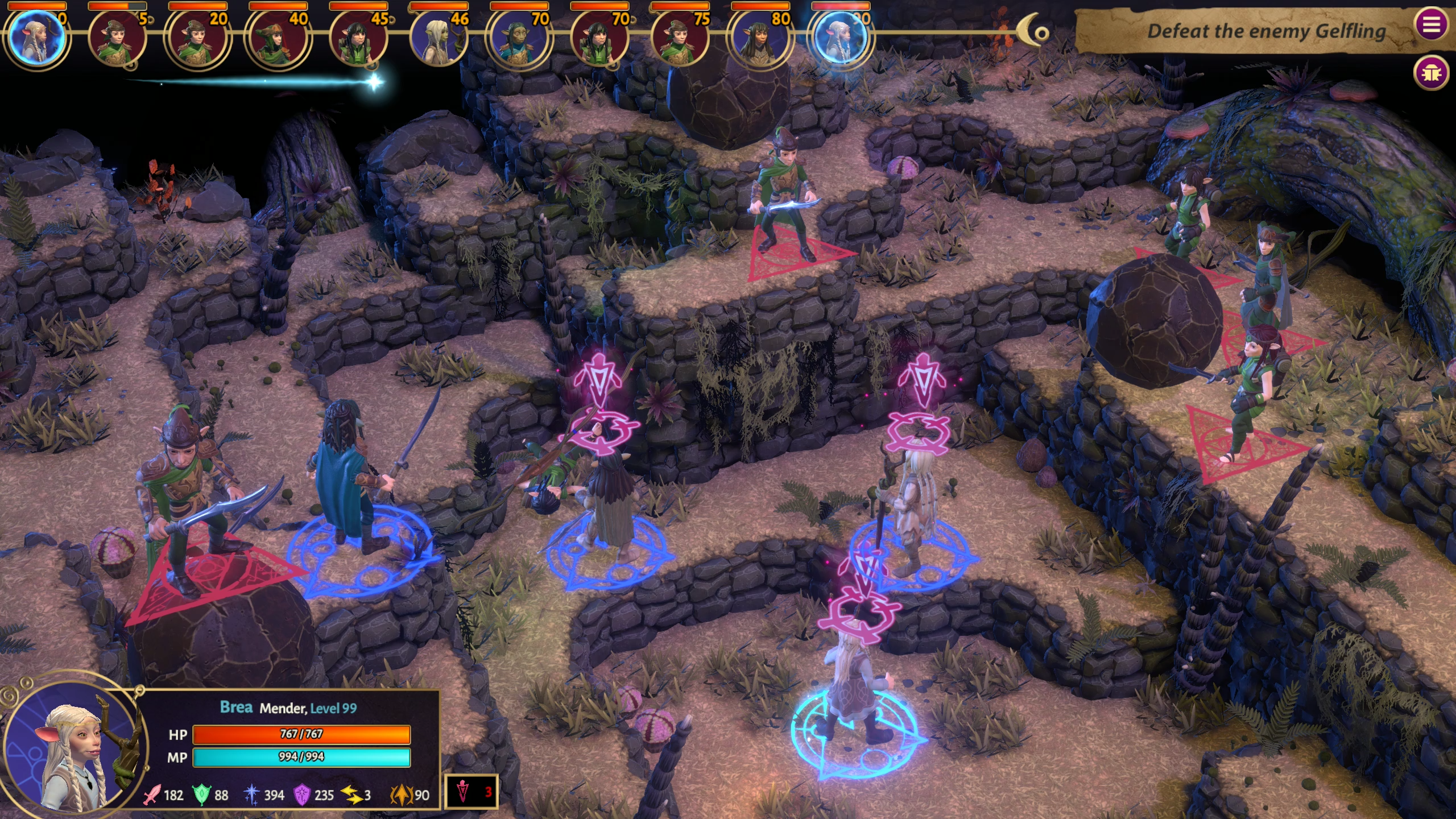This screenshot has height=819, width=1456.
Task: Select the turn-order portrait numbered 20
Action: click(x=197, y=39)
